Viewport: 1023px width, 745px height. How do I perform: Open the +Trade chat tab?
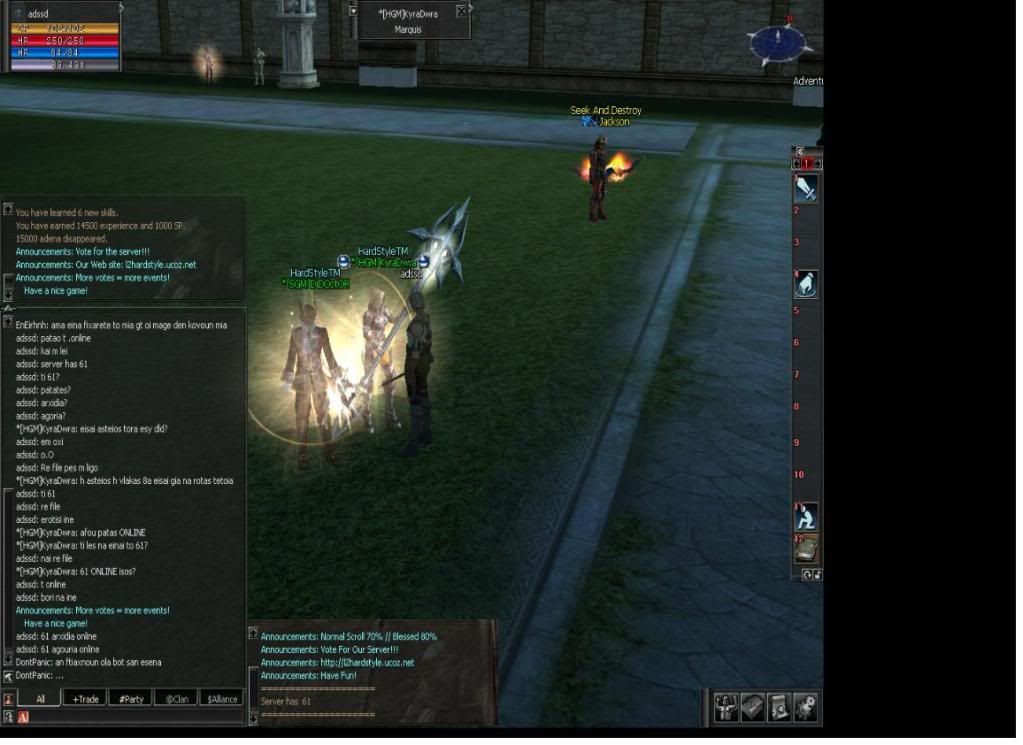click(85, 699)
